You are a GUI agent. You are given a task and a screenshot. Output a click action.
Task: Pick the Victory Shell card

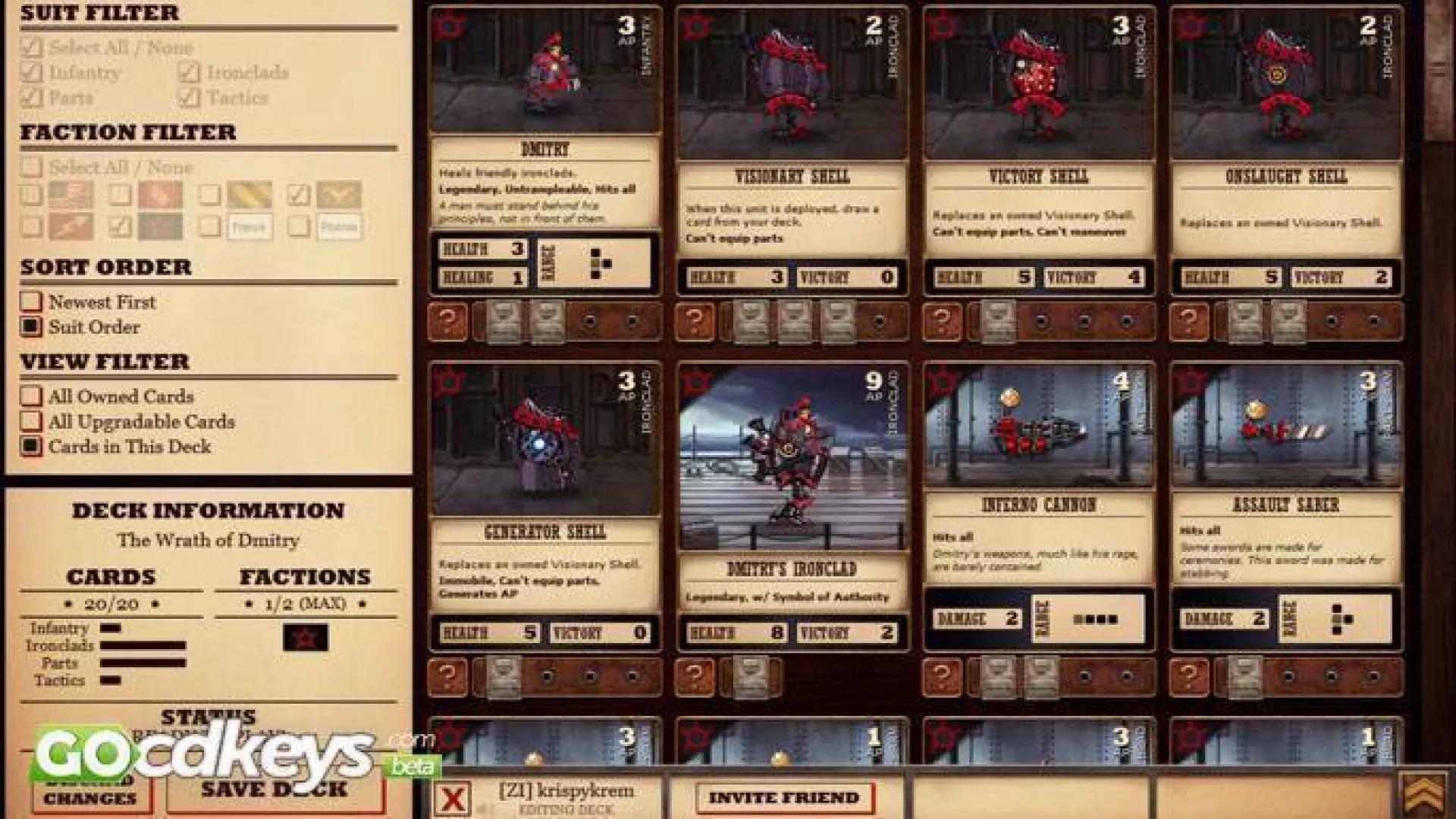point(1039,150)
